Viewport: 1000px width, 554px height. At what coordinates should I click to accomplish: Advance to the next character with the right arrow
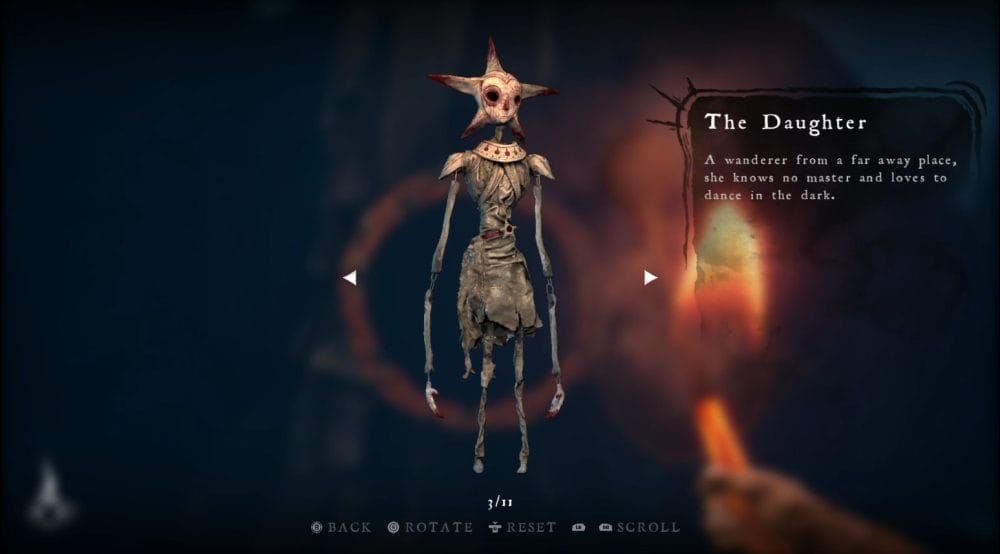tap(650, 277)
